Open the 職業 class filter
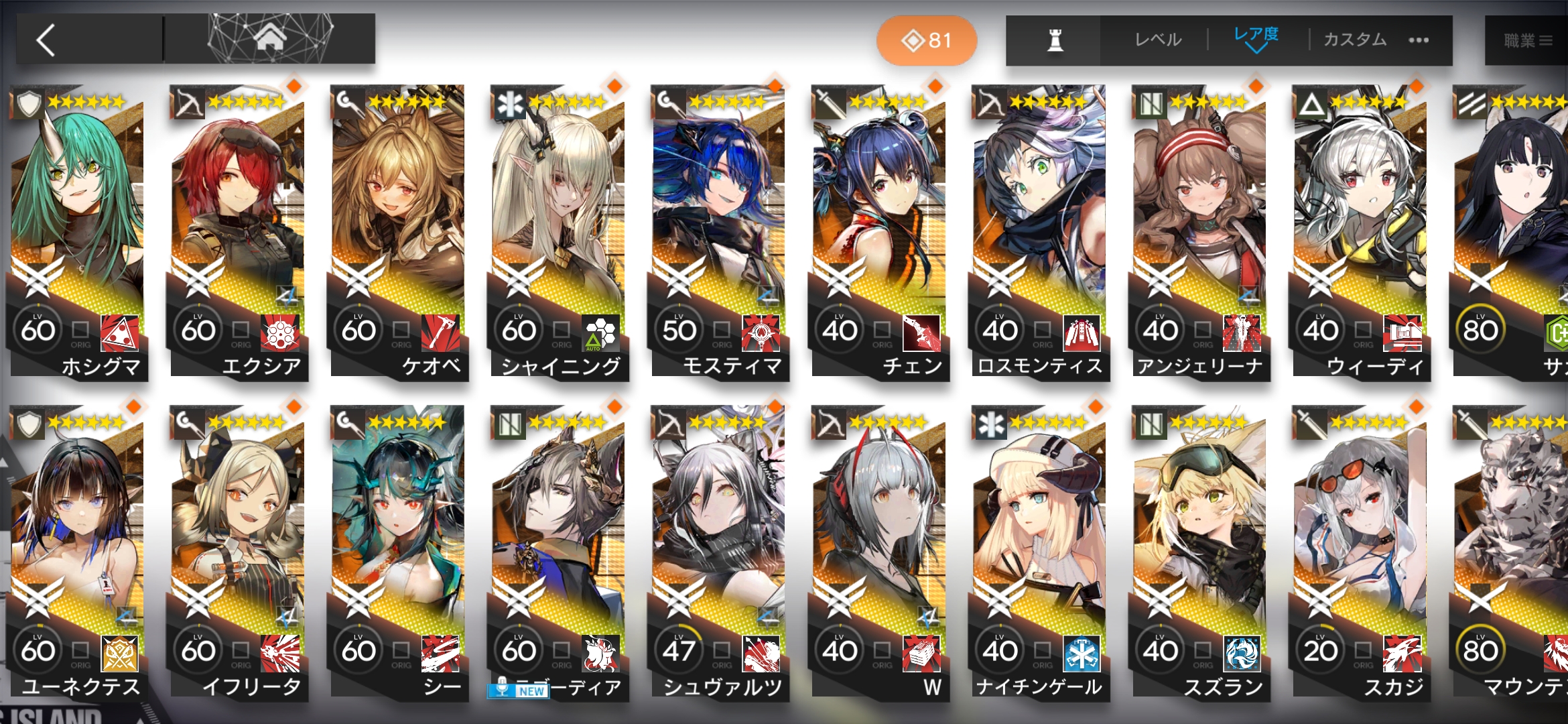 1528,41
